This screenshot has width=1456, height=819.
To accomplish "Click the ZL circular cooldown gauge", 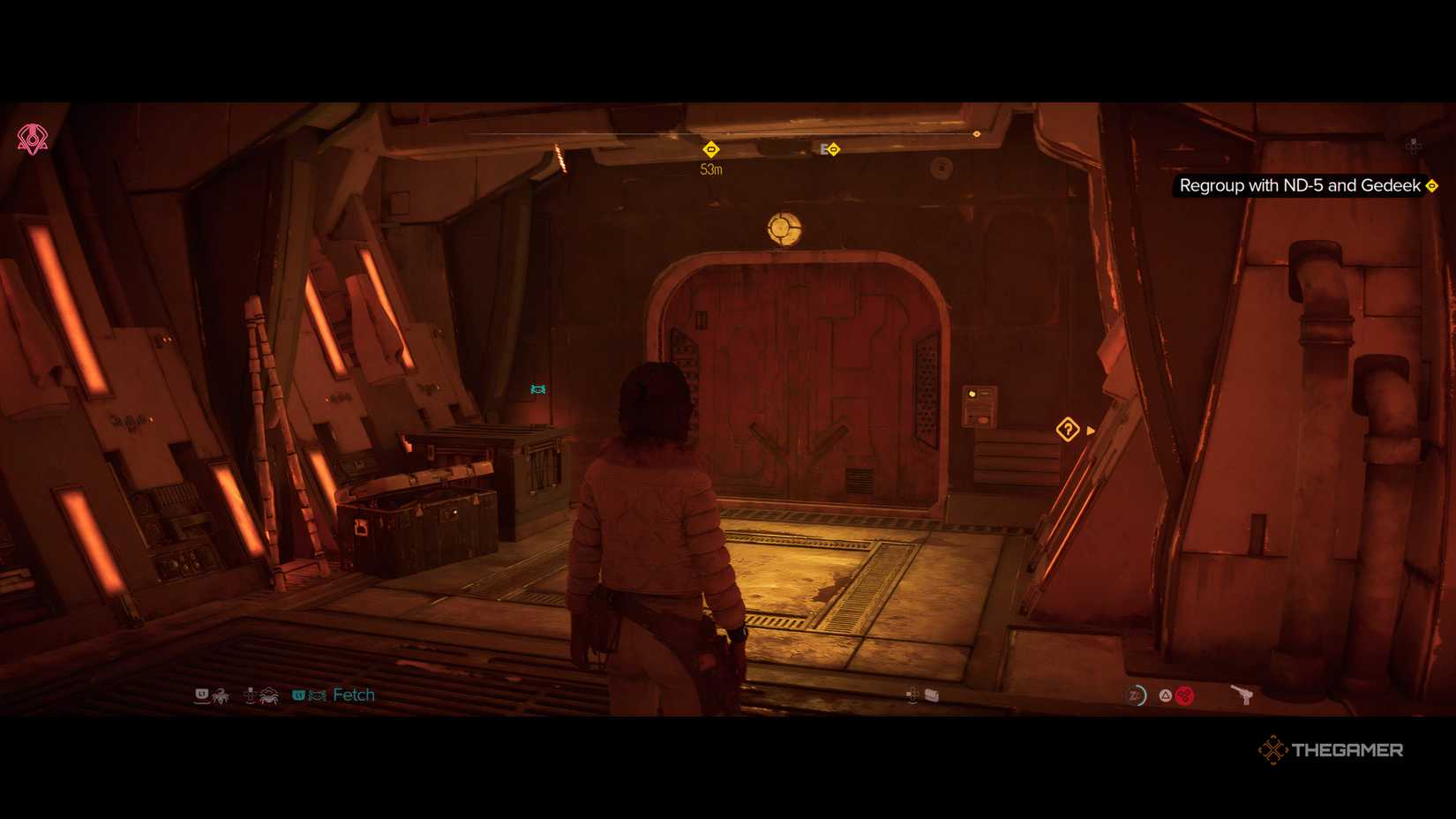I will 1138,695.
